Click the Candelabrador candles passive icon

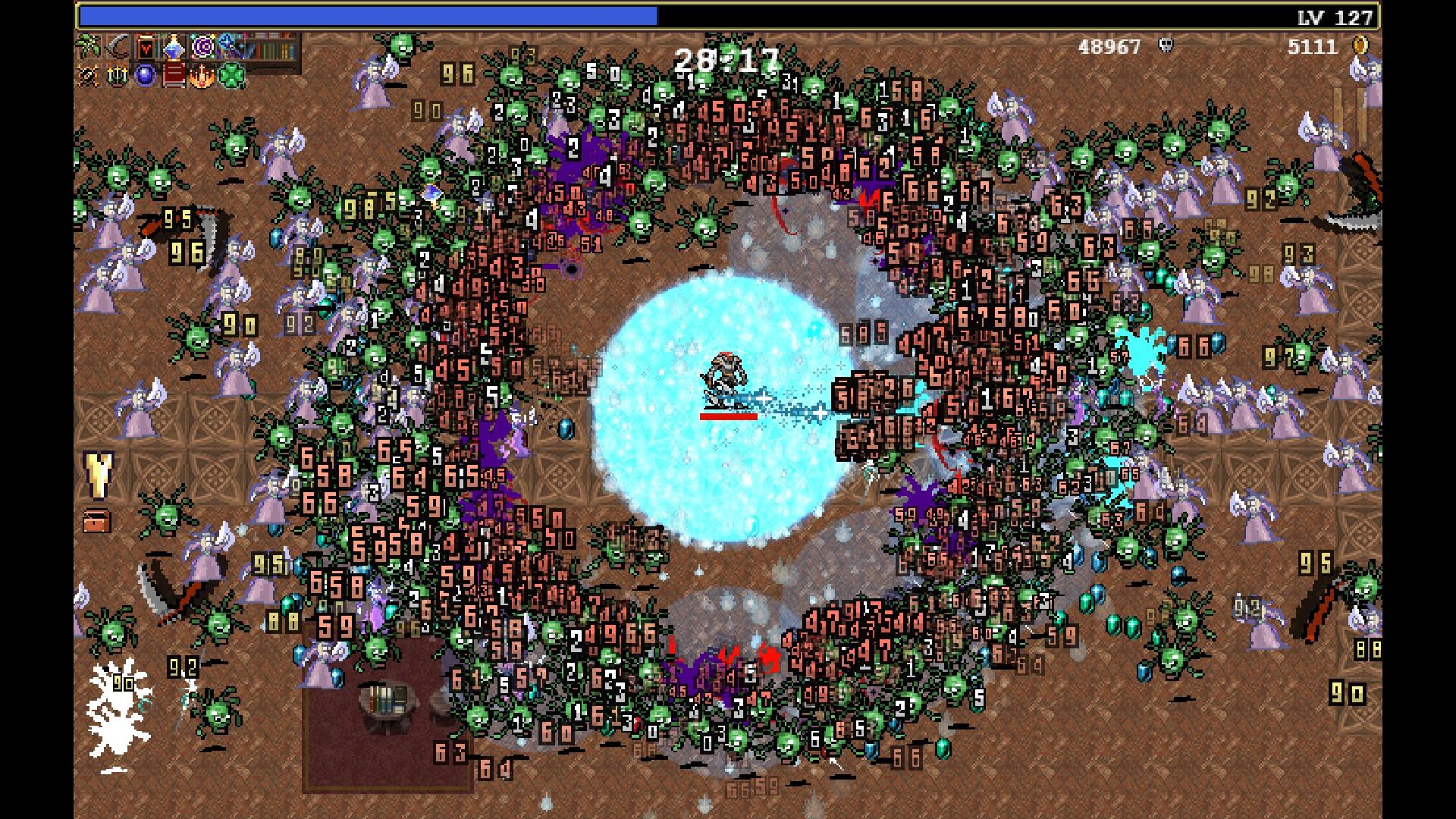pyautogui.click(x=117, y=76)
